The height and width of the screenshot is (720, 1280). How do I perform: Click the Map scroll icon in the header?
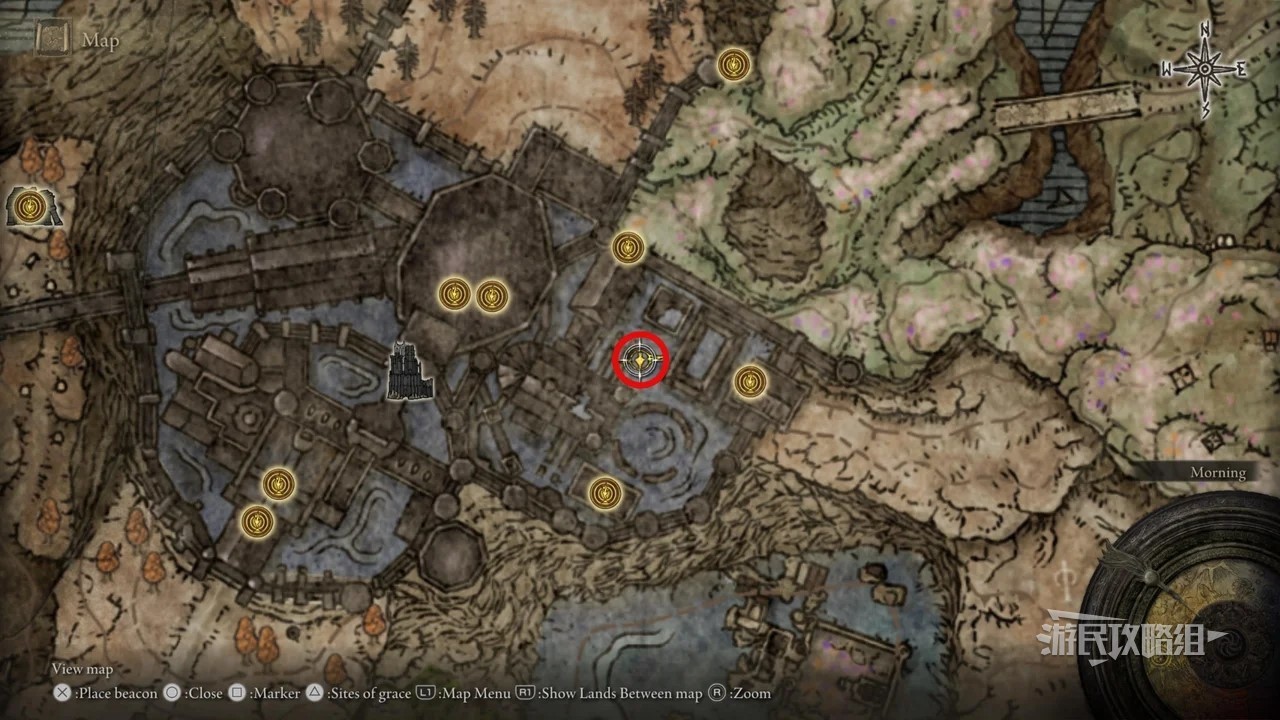tap(52, 39)
